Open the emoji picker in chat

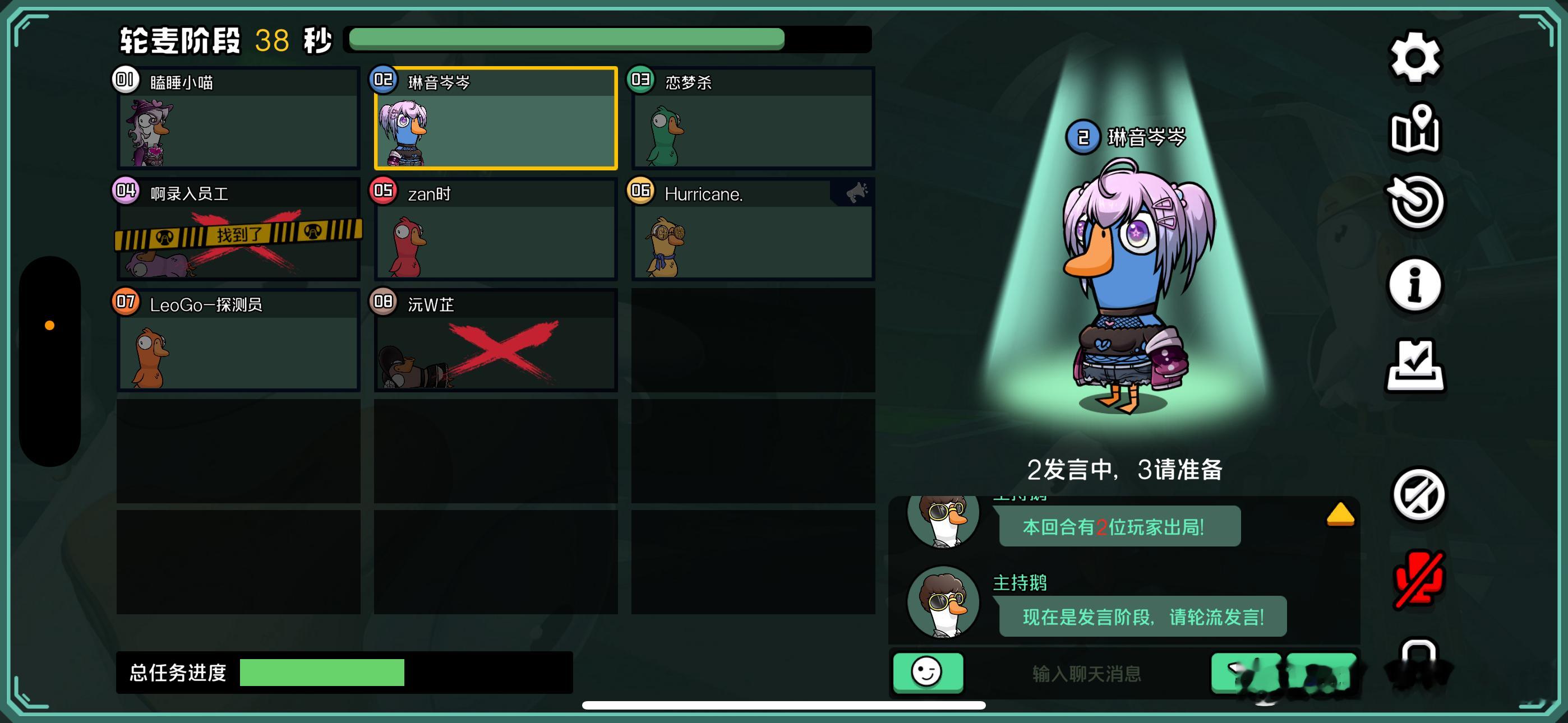coord(928,672)
